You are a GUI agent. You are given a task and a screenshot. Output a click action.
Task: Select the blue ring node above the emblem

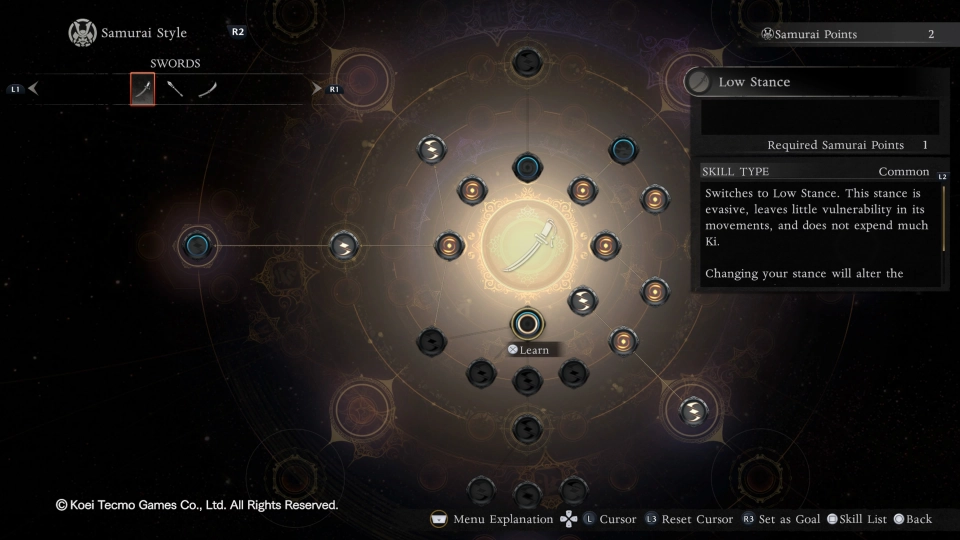click(527, 166)
